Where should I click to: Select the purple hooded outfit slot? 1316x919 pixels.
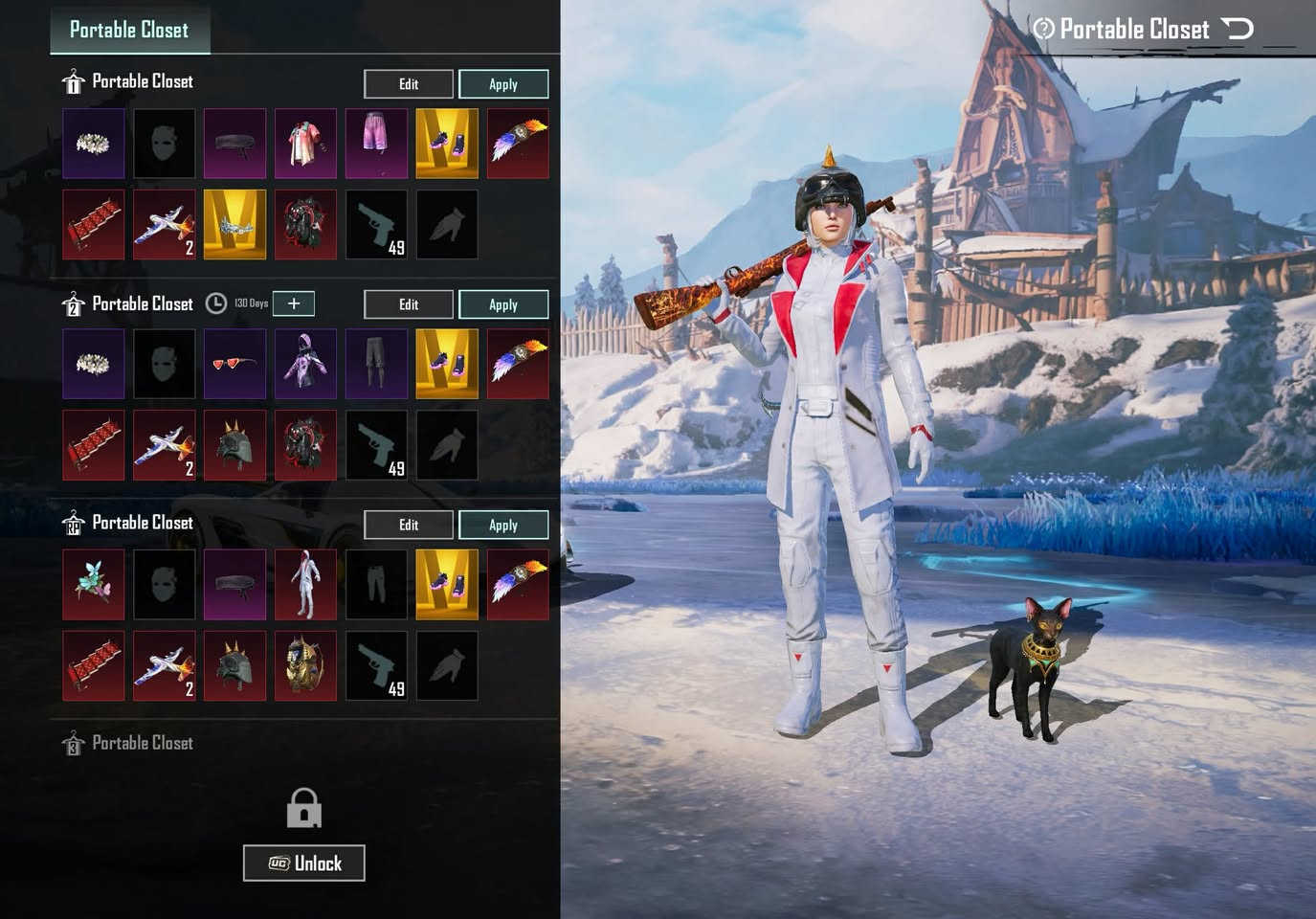[x=305, y=364]
